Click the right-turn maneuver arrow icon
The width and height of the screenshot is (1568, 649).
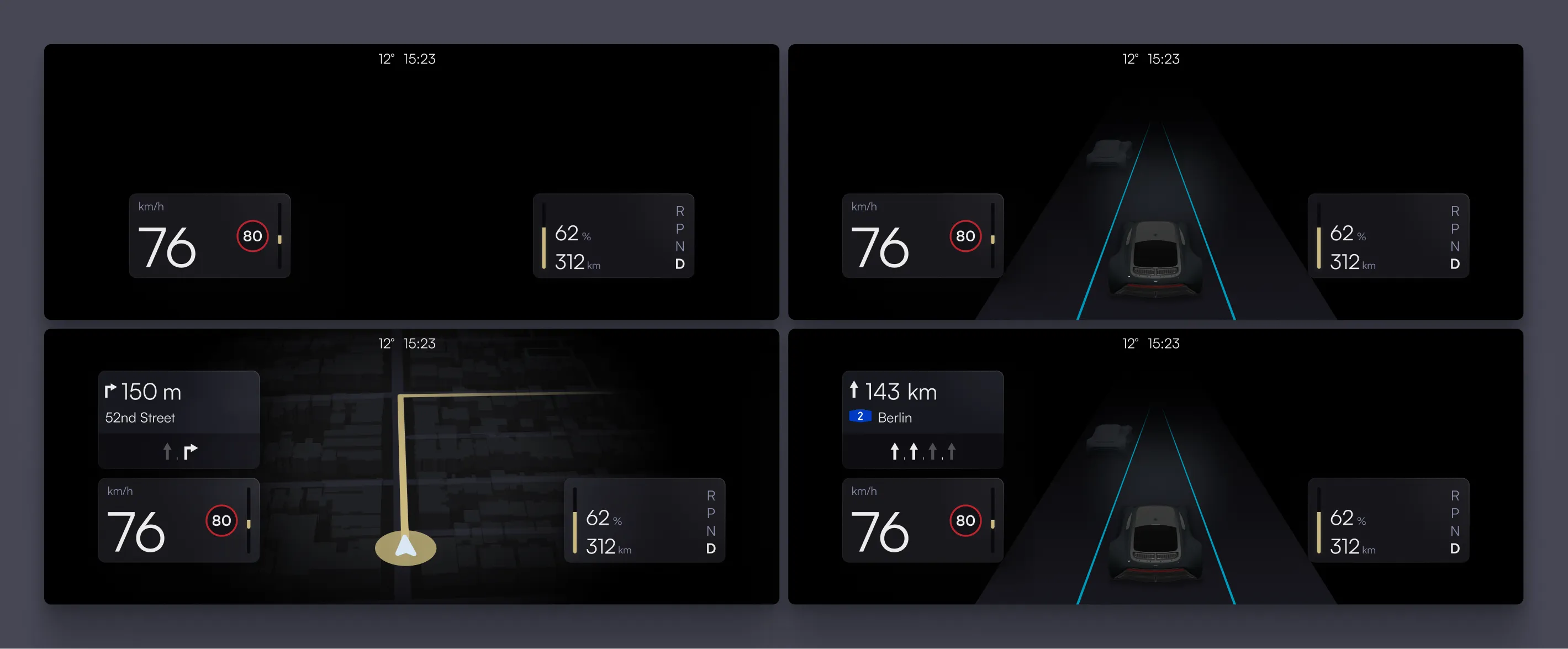point(111,392)
